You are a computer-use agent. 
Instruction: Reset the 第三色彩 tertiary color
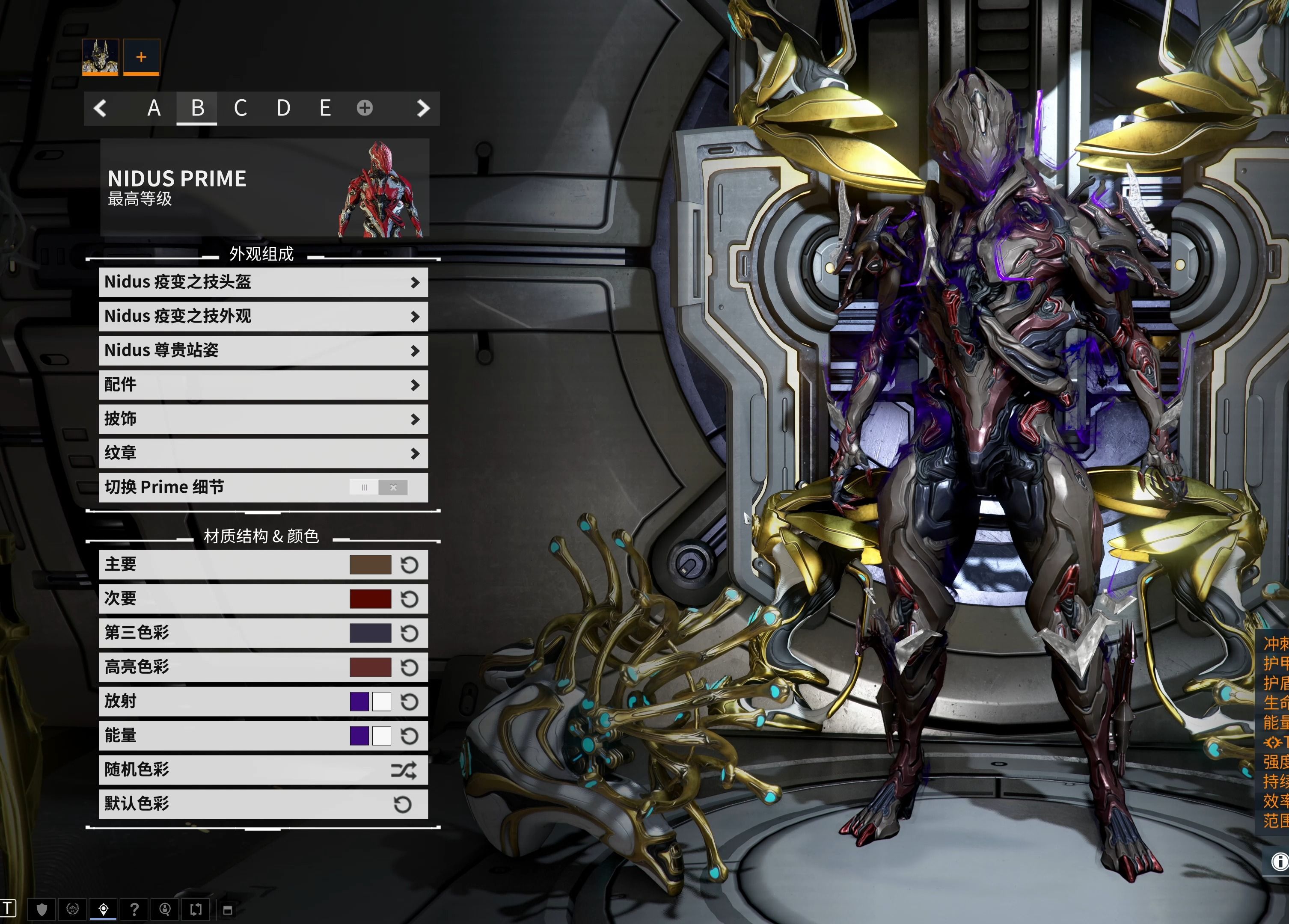pyautogui.click(x=409, y=633)
